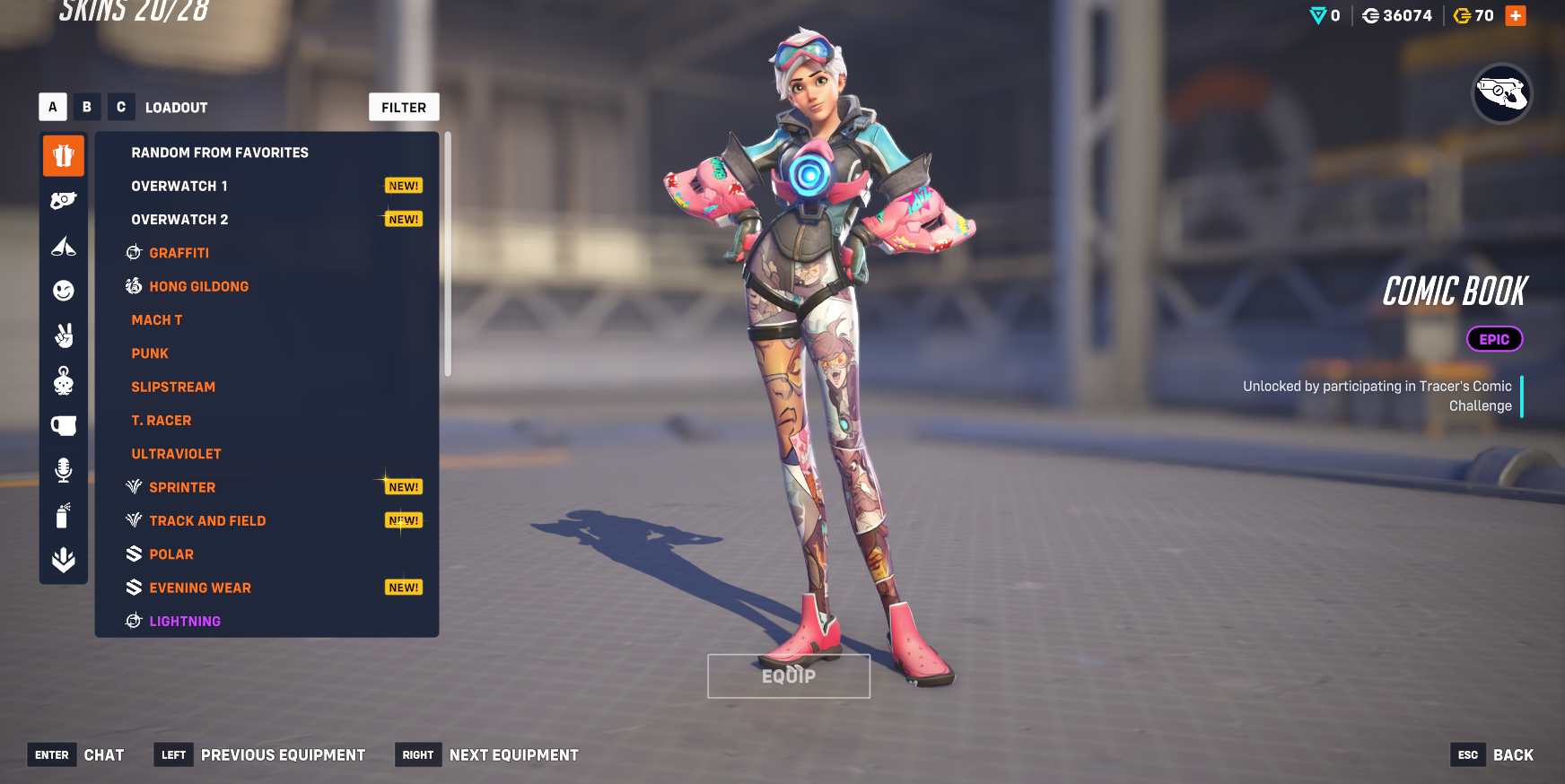Switch to loadout B
The image size is (1565, 784).
pyautogui.click(x=87, y=107)
